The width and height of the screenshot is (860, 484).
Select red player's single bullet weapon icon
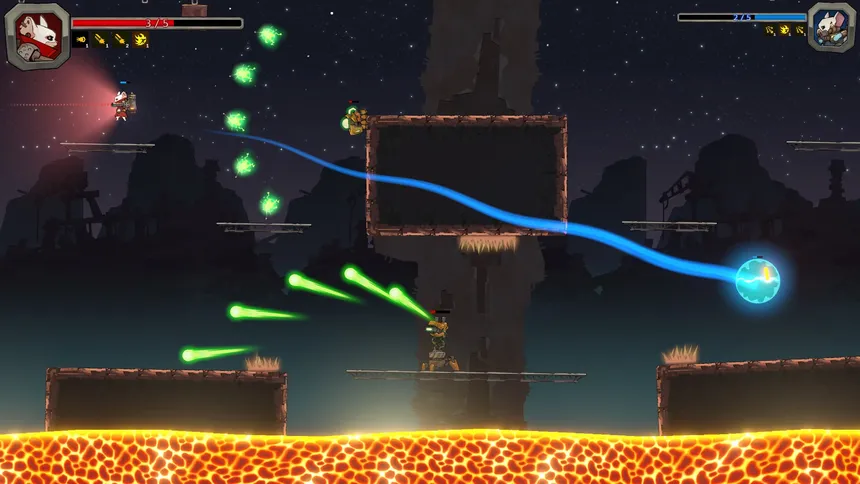pos(81,40)
